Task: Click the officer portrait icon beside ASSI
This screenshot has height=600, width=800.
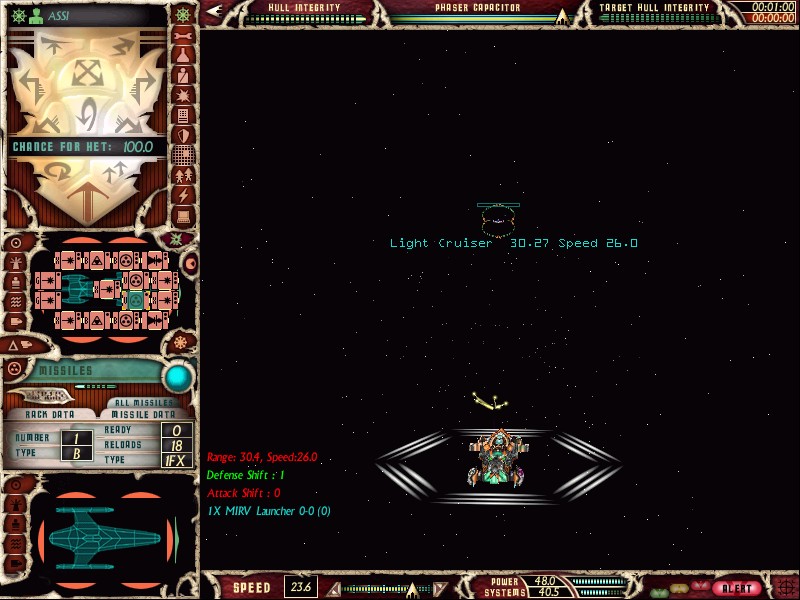Action: [x=35, y=15]
